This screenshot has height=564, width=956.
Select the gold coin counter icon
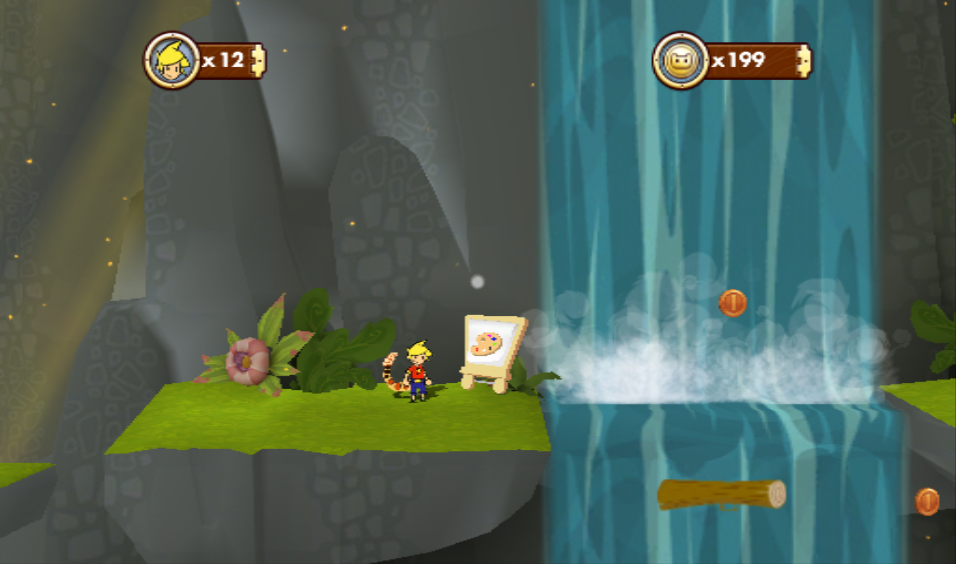coord(681,60)
